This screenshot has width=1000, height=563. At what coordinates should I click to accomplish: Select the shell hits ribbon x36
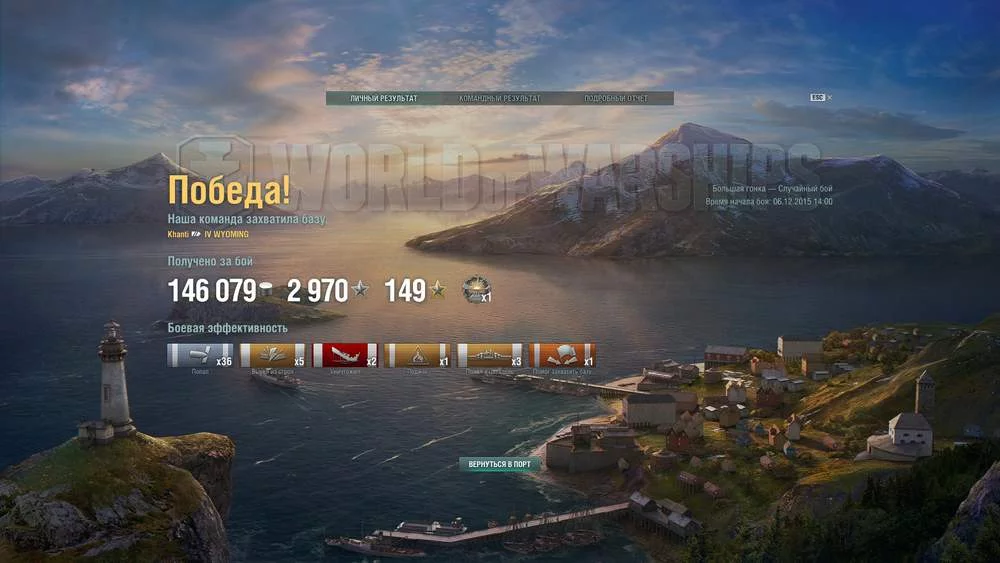[200, 355]
